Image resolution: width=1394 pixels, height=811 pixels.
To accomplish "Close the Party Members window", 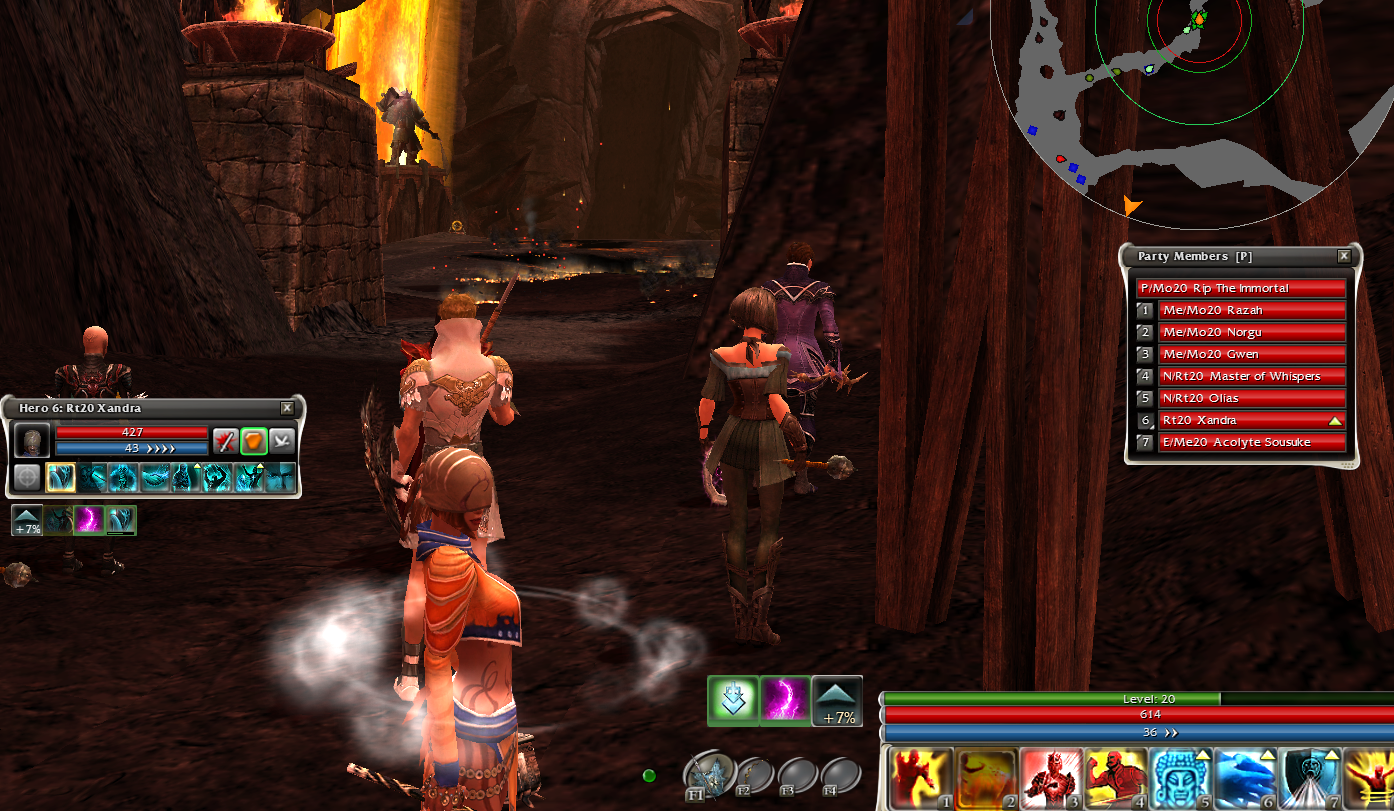I will 1344,256.
